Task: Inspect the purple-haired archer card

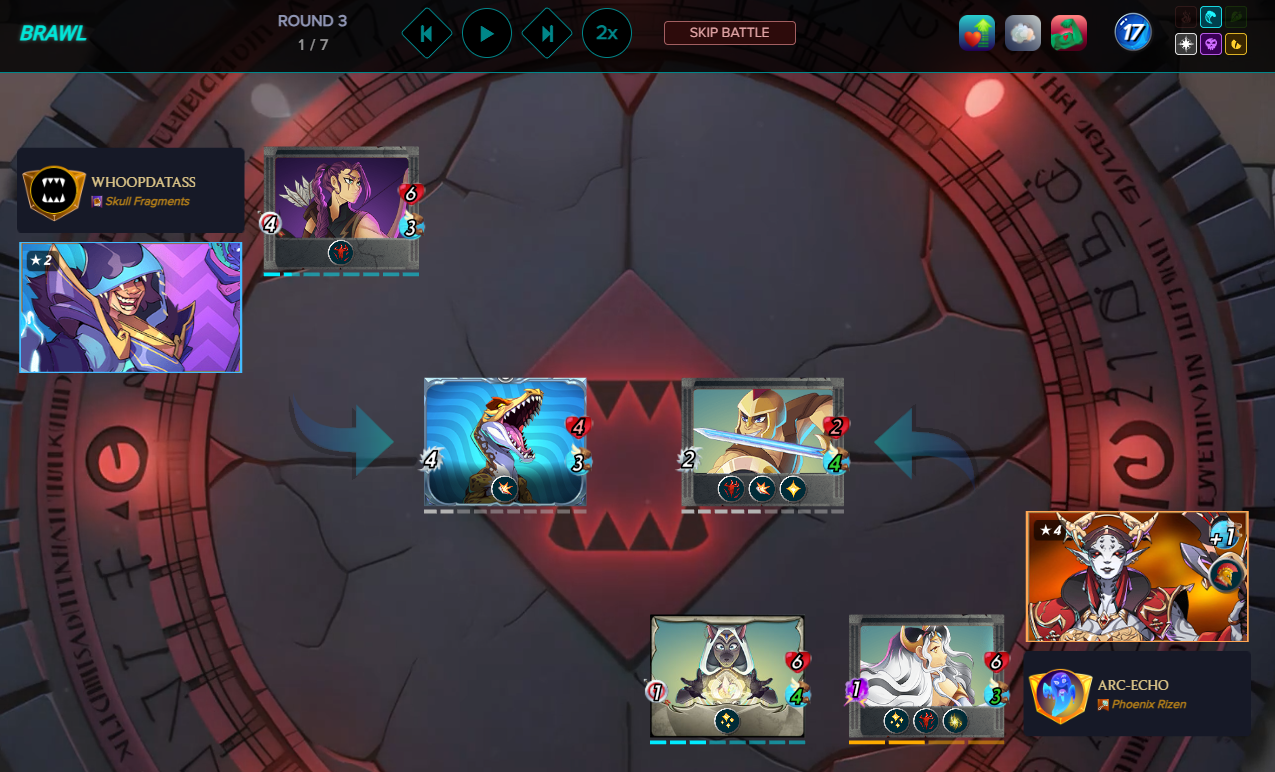Action: pos(341,207)
